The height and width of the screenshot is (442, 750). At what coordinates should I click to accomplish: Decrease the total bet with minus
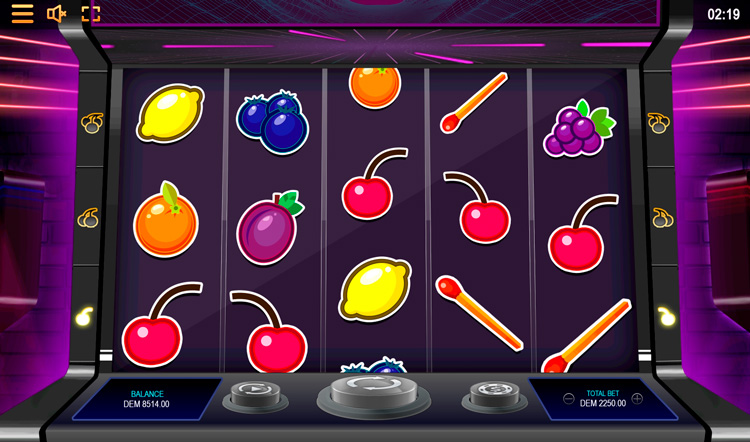click(568, 398)
